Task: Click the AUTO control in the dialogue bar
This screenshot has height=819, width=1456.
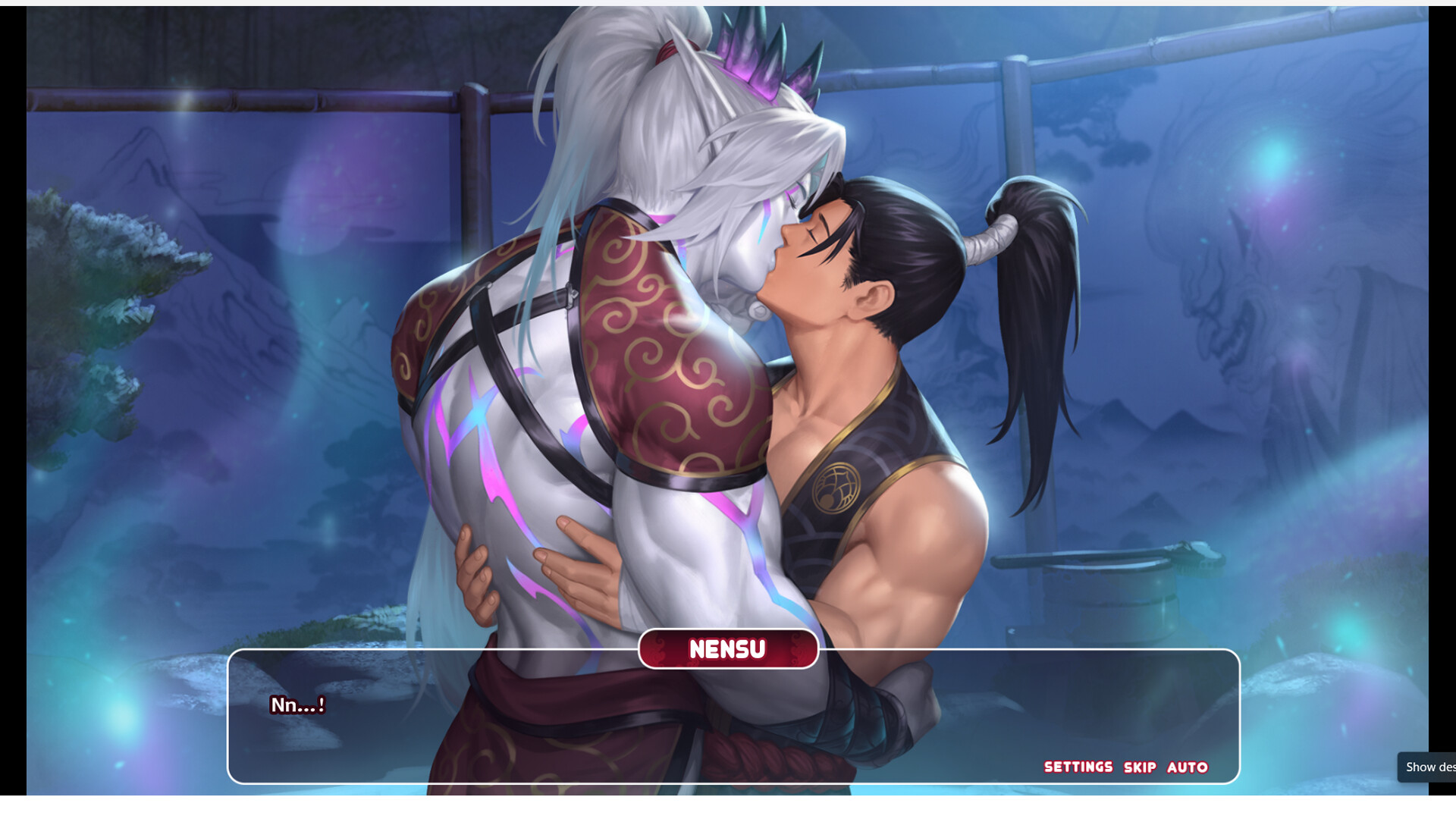Action: pos(1187,767)
